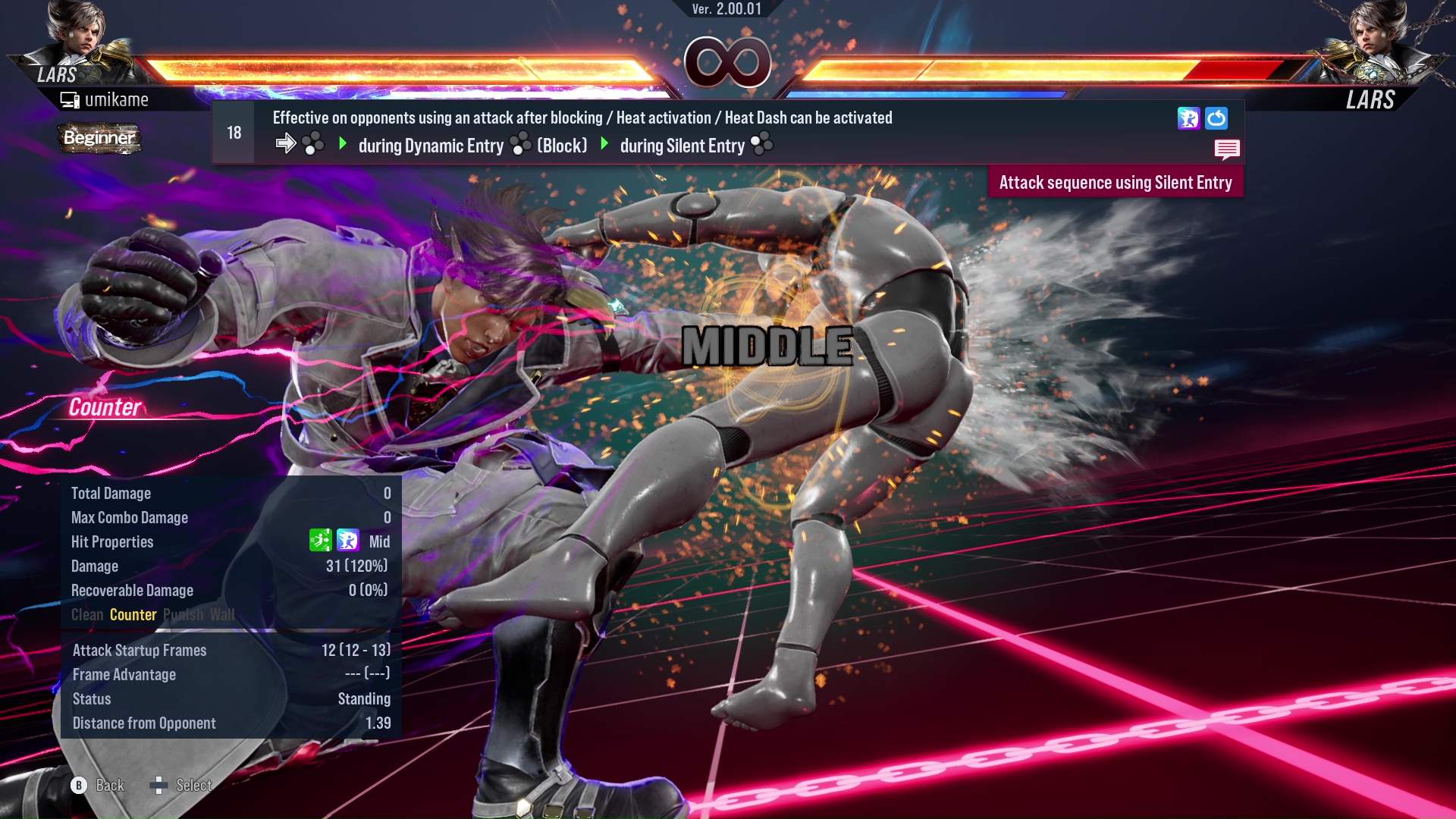Viewport: 1456px width, 819px height.
Task: Toggle the Punish stat display
Action: [182, 615]
